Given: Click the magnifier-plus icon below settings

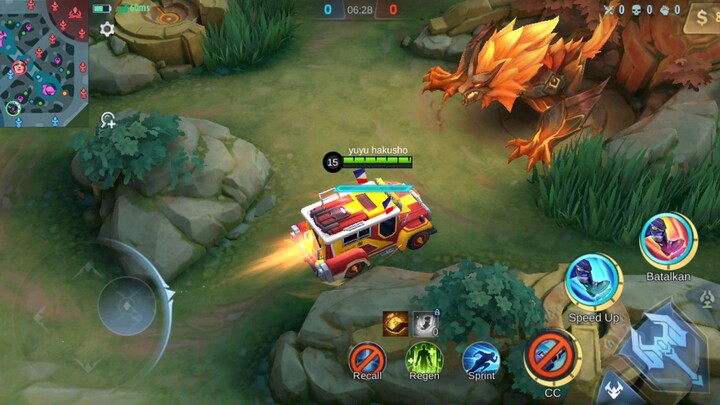Looking at the screenshot, I should tap(107, 121).
